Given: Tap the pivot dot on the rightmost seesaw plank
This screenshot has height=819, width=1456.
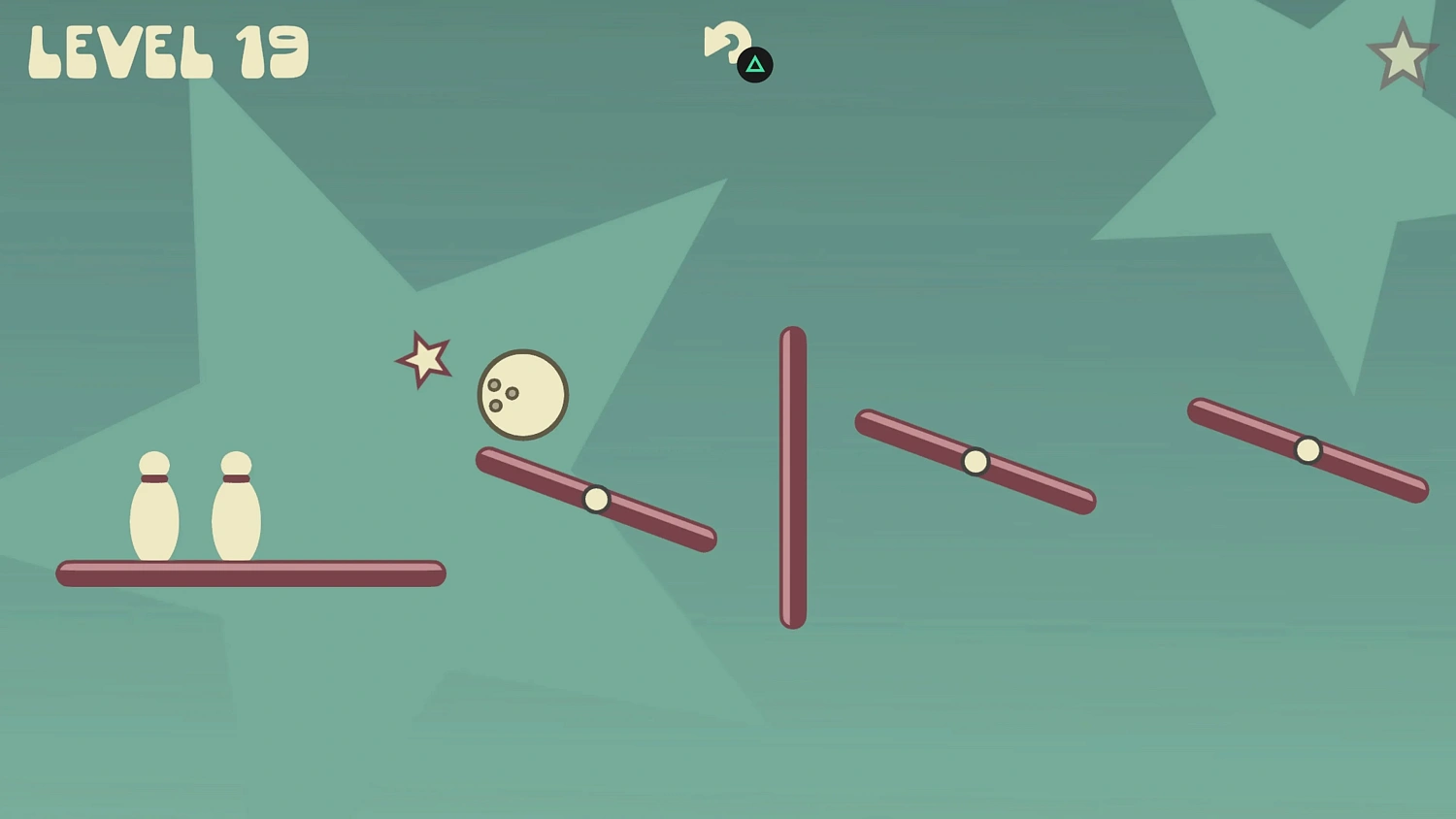Looking at the screenshot, I should click(1307, 448).
